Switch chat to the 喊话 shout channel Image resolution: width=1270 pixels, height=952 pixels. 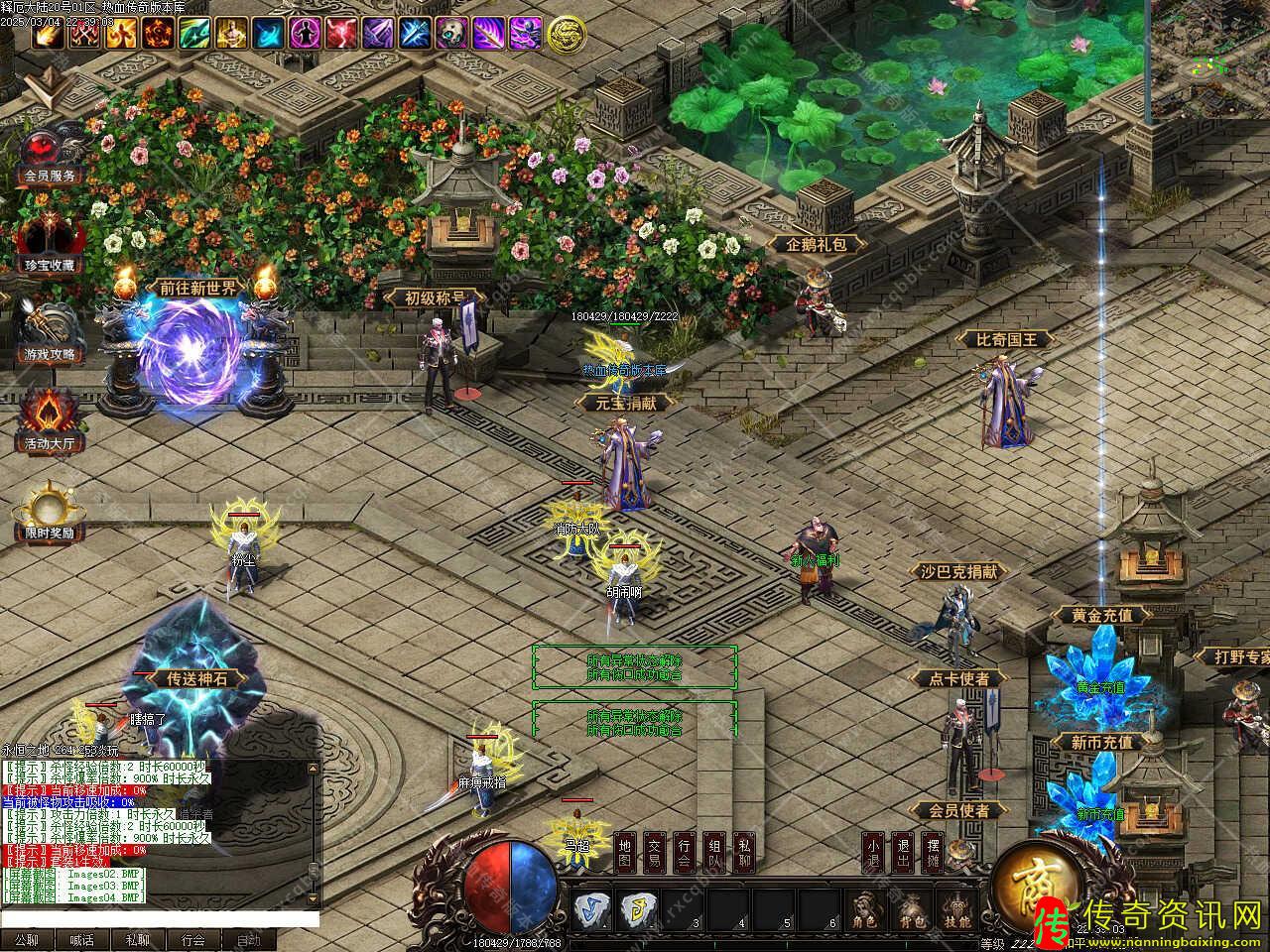(82, 940)
